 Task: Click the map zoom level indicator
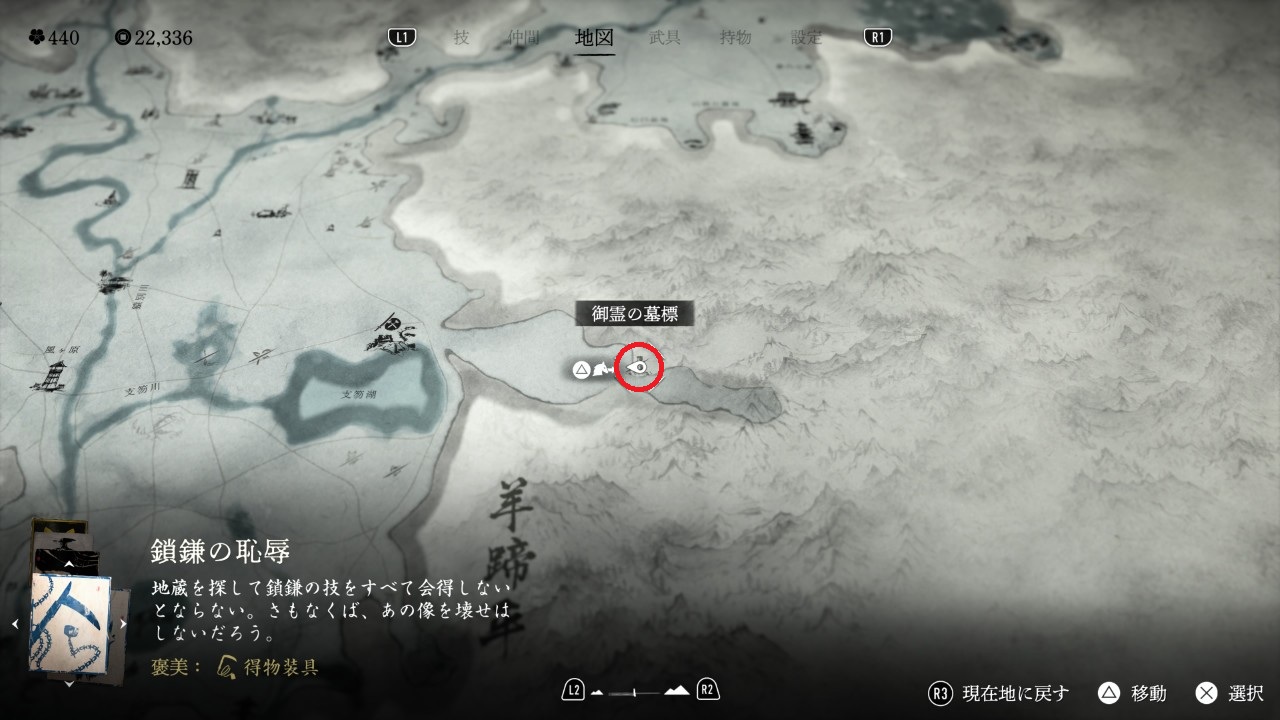(x=640, y=690)
